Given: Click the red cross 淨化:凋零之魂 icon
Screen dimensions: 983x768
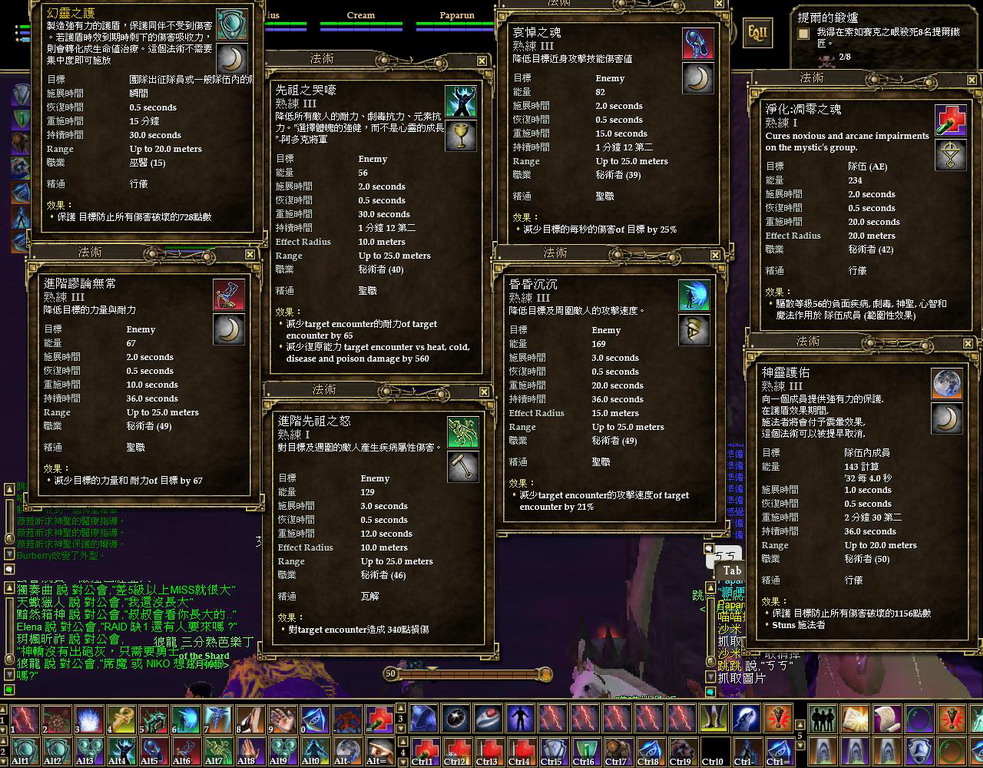Looking at the screenshot, I should 950,120.
